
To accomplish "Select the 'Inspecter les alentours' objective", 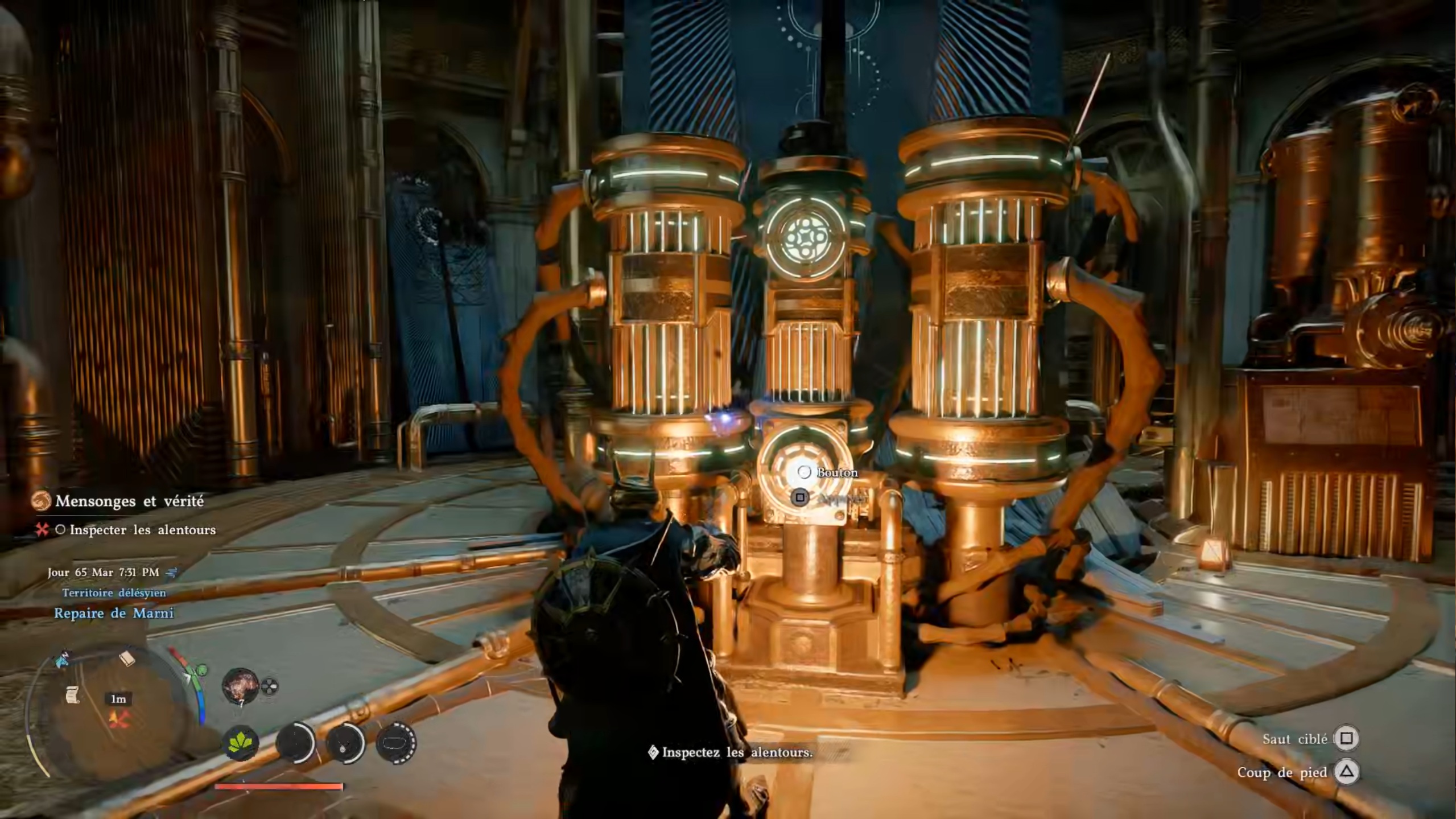I will tap(142, 530).
